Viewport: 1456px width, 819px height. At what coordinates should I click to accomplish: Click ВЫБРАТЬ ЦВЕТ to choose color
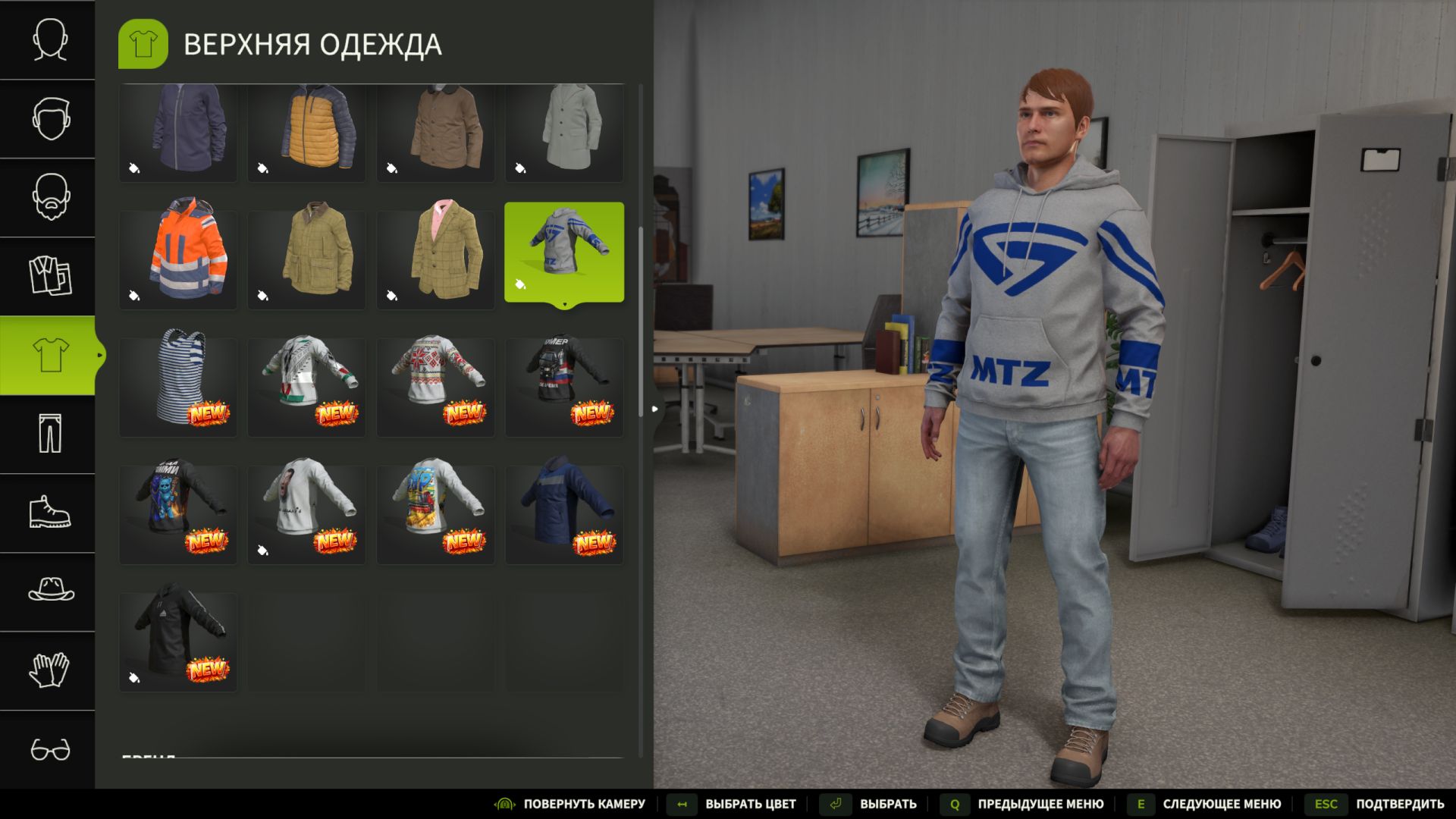[x=748, y=803]
